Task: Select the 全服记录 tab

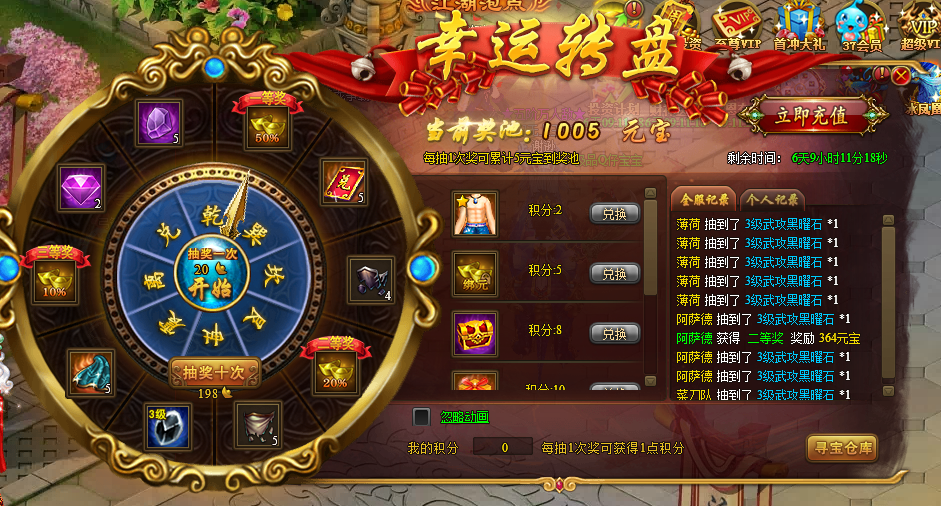Action: point(701,198)
